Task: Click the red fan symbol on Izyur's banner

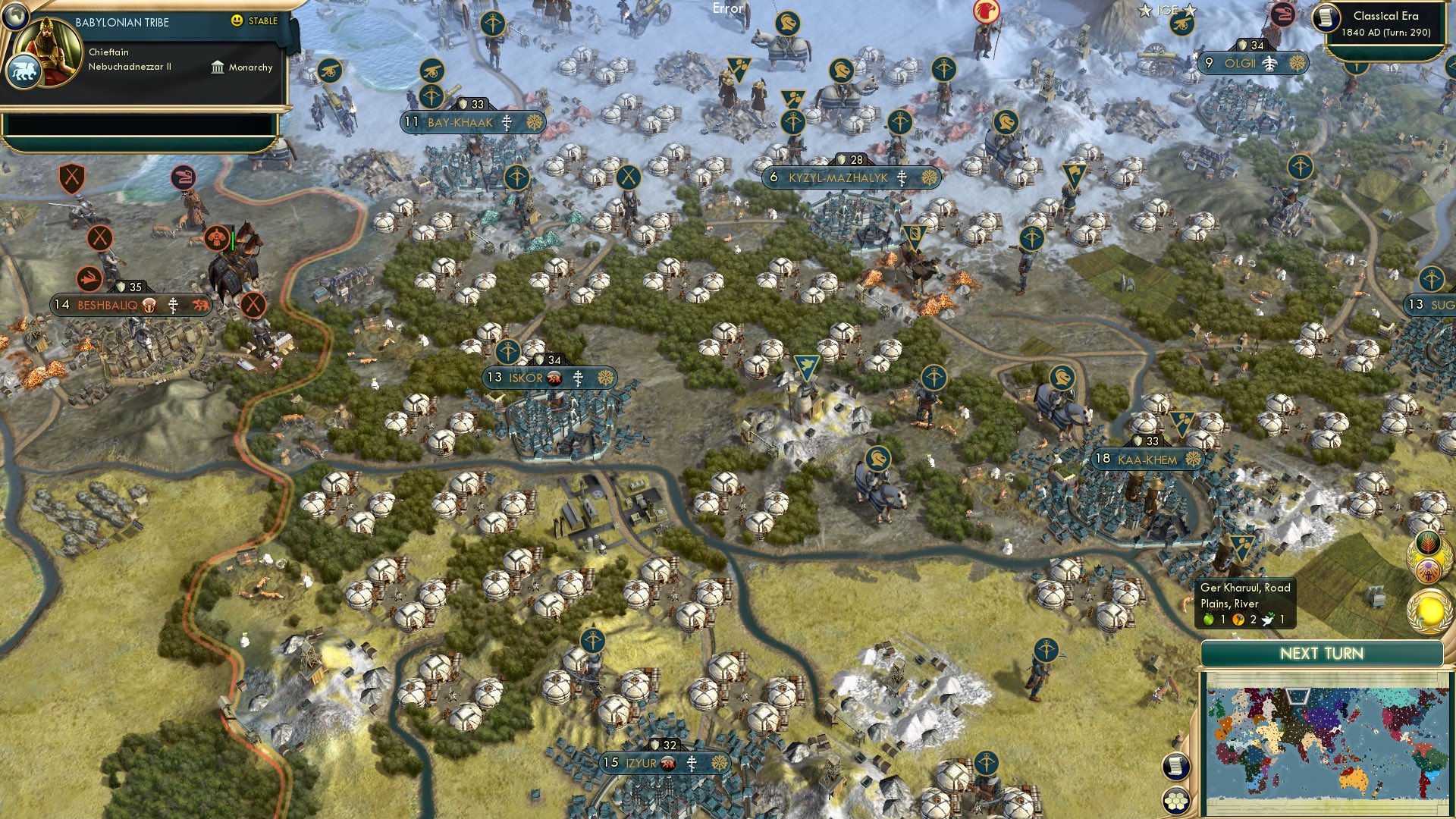Action: pos(668,764)
